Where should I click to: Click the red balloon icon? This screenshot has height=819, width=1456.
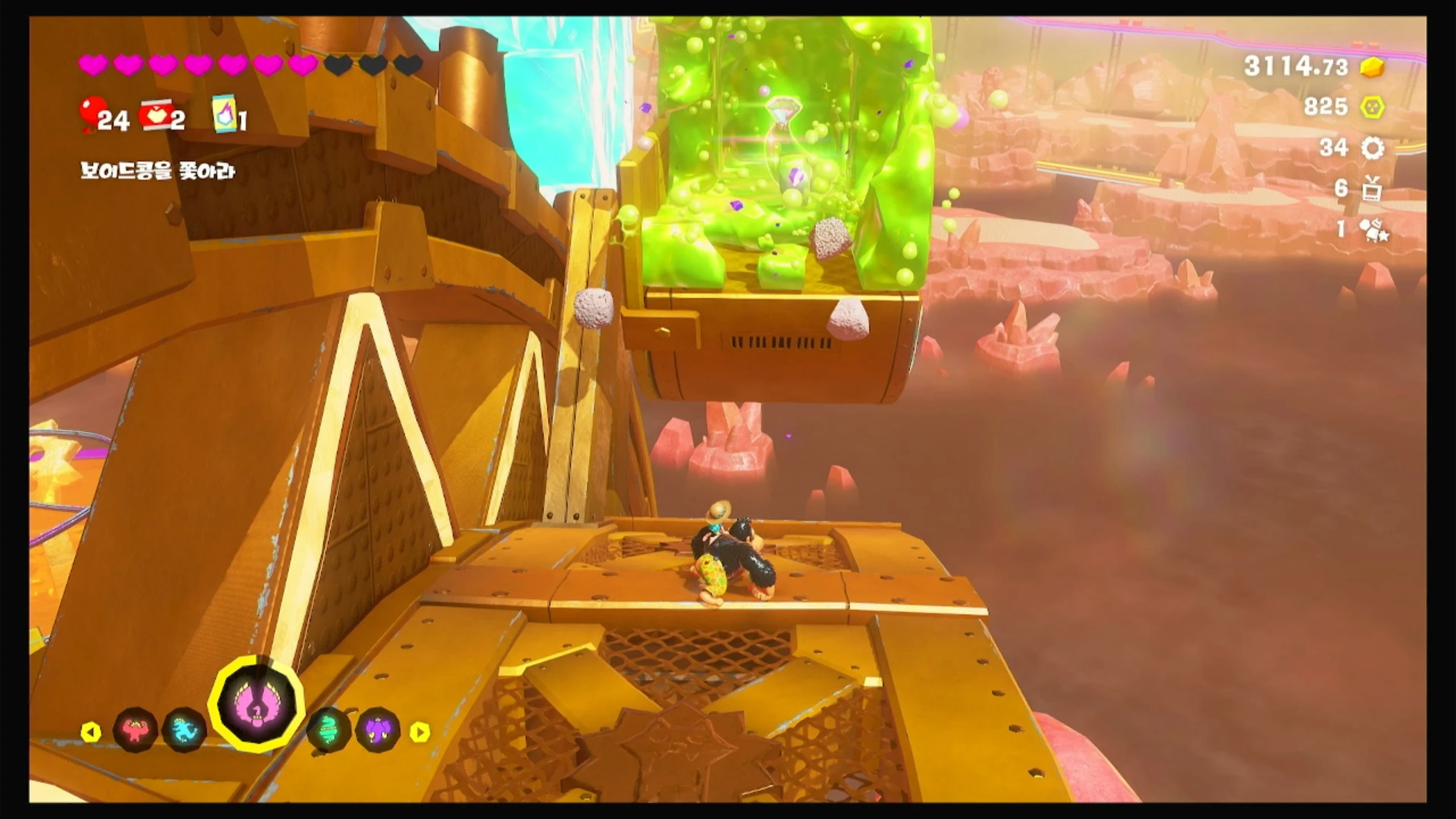point(92,112)
